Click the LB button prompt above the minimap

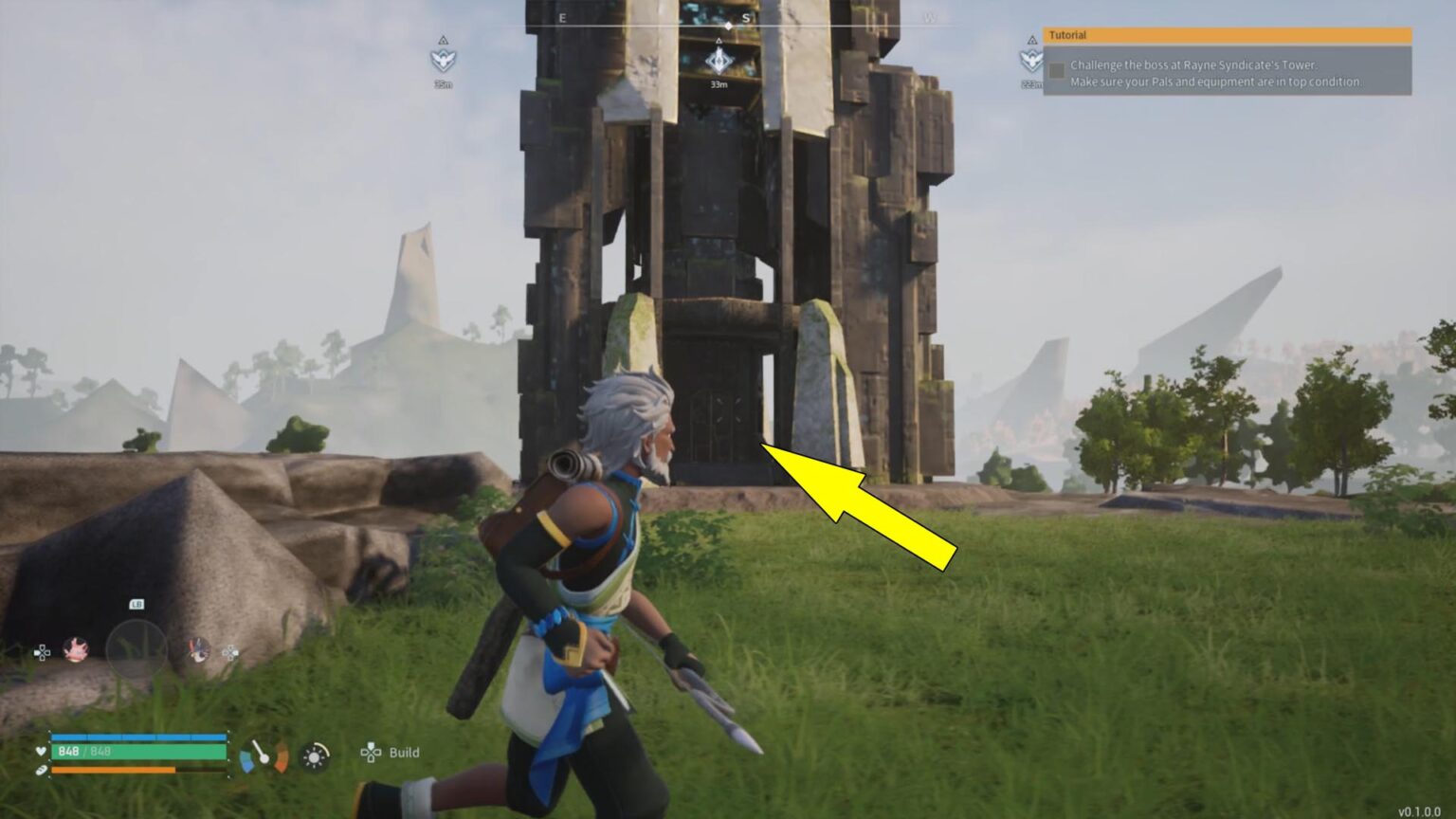click(x=136, y=604)
